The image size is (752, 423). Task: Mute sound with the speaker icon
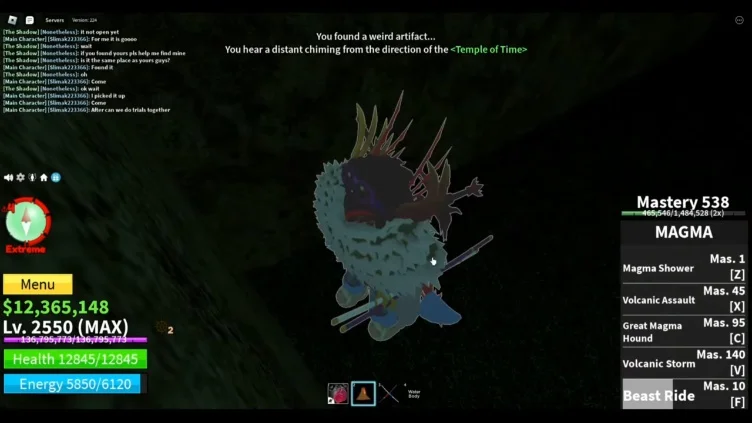point(8,177)
